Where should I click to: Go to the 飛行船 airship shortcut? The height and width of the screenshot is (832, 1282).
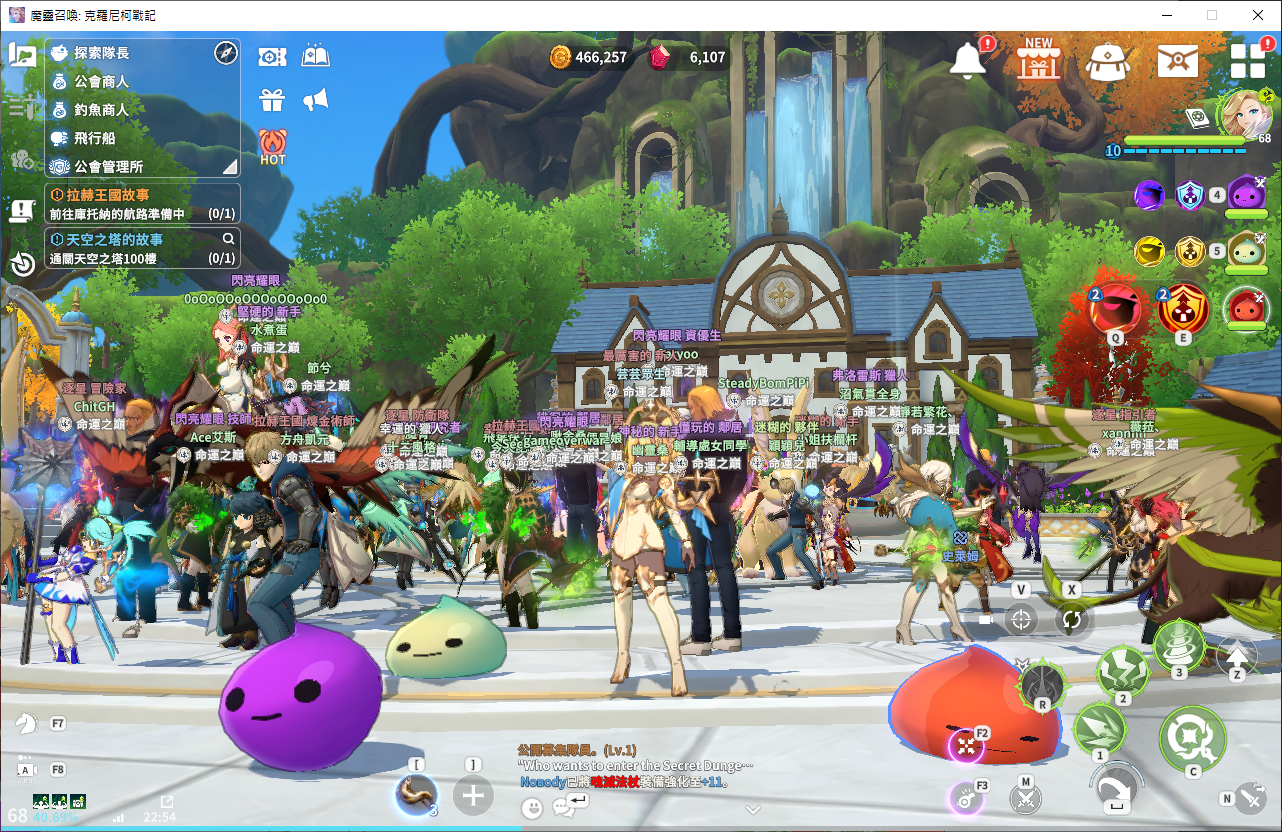(96, 138)
